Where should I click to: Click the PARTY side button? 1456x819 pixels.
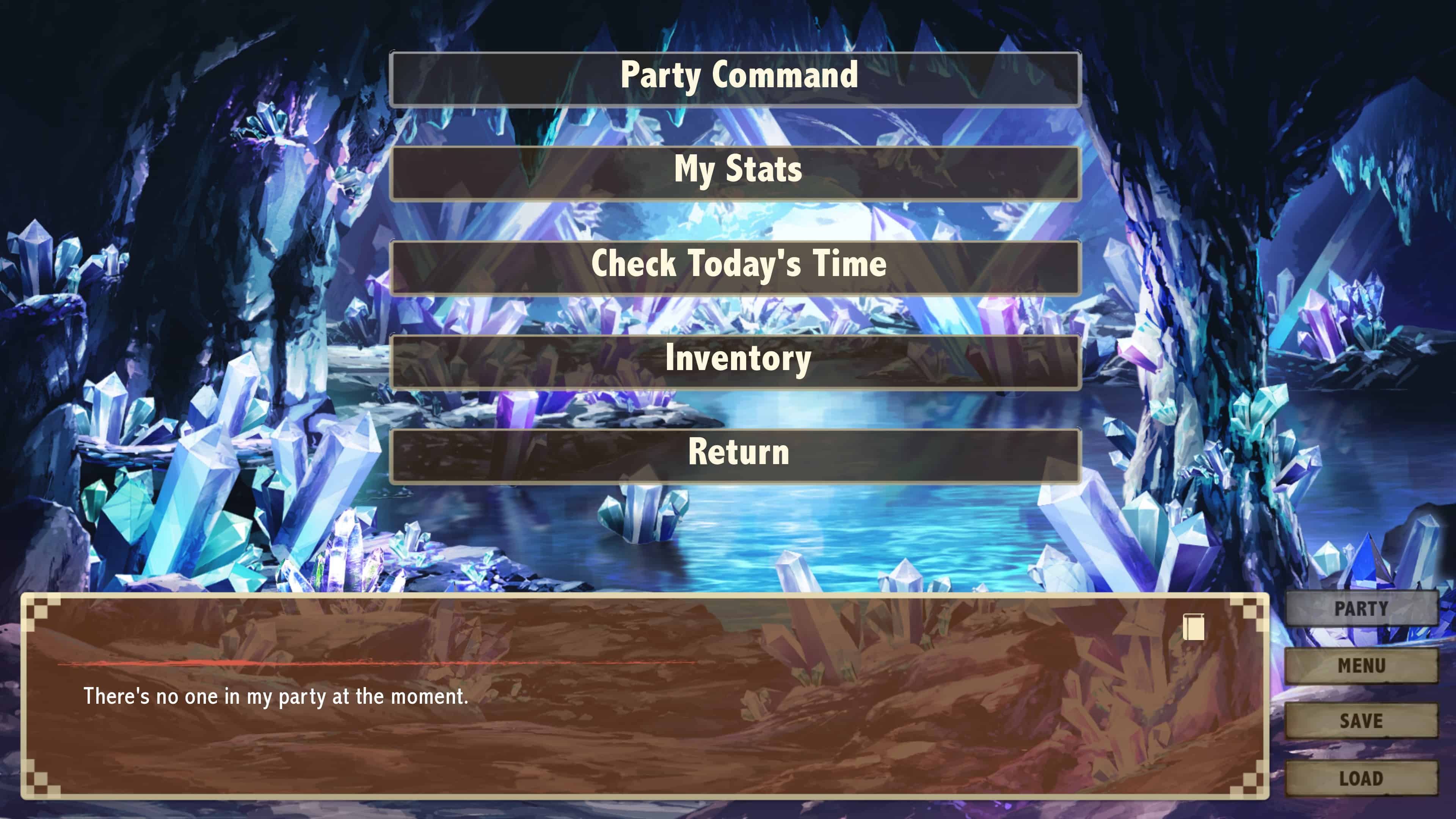coord(1361,608)
